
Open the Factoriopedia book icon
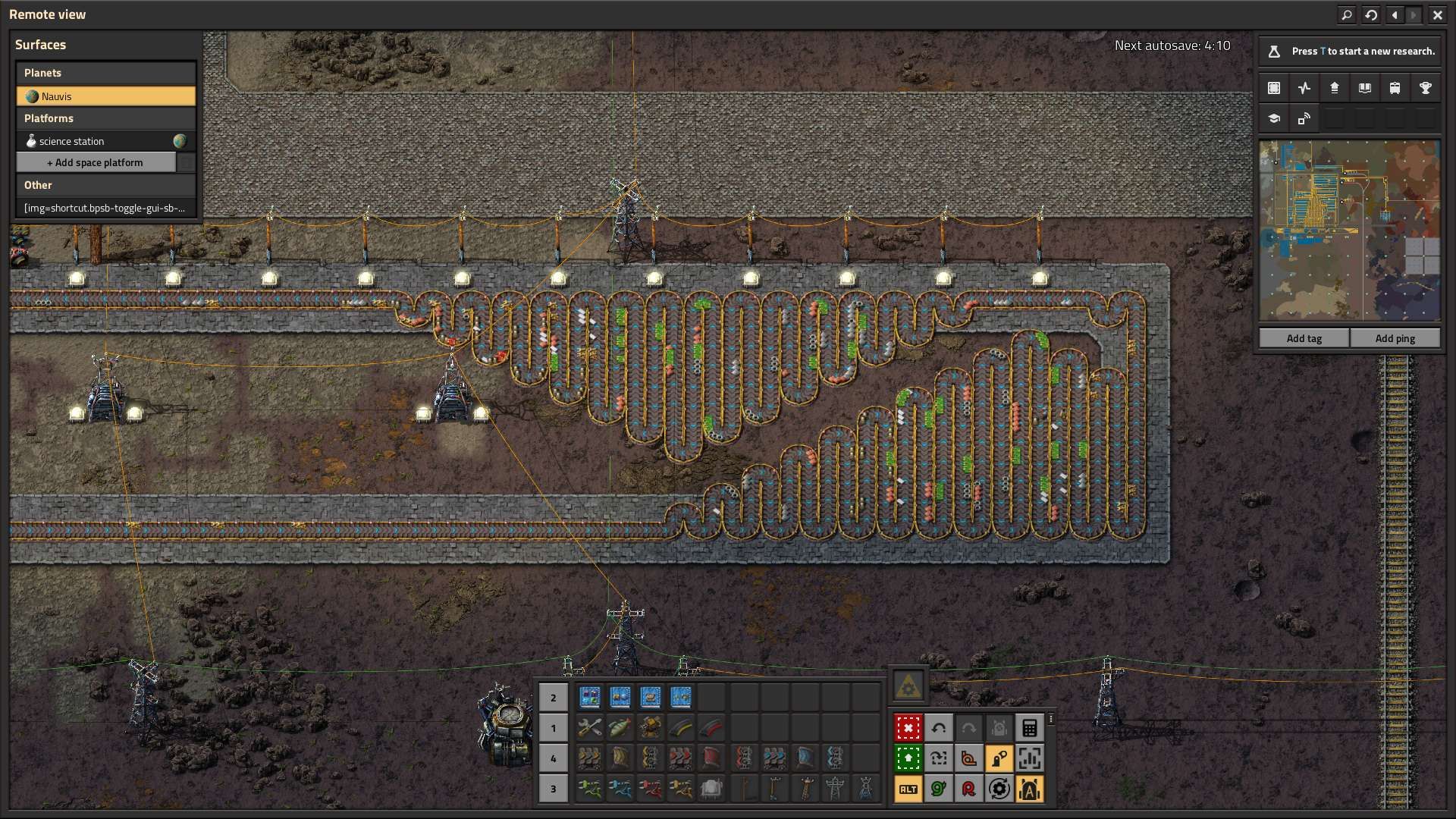1364,88
